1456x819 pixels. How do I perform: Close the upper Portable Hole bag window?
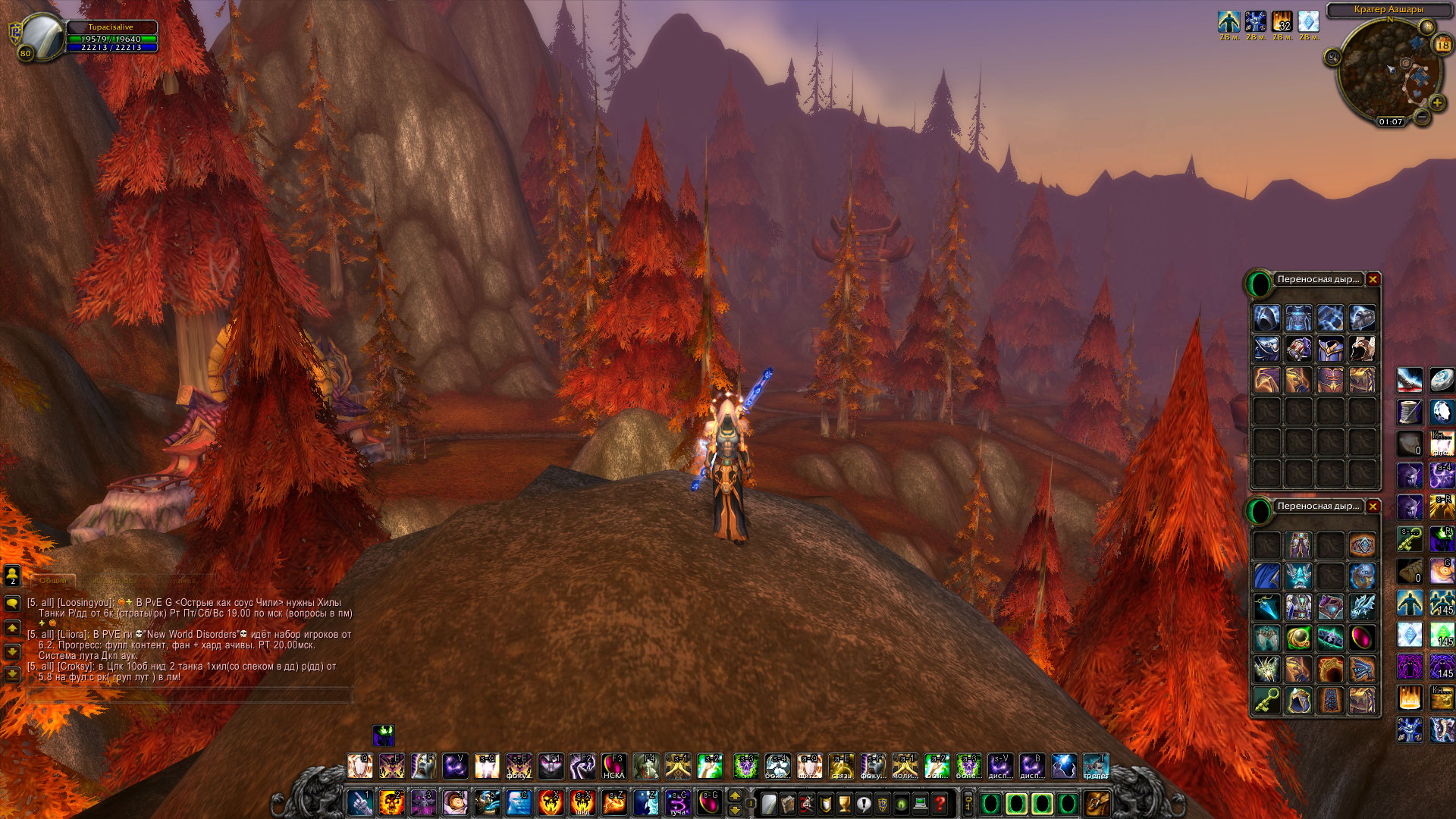[x=1373, y=279]
